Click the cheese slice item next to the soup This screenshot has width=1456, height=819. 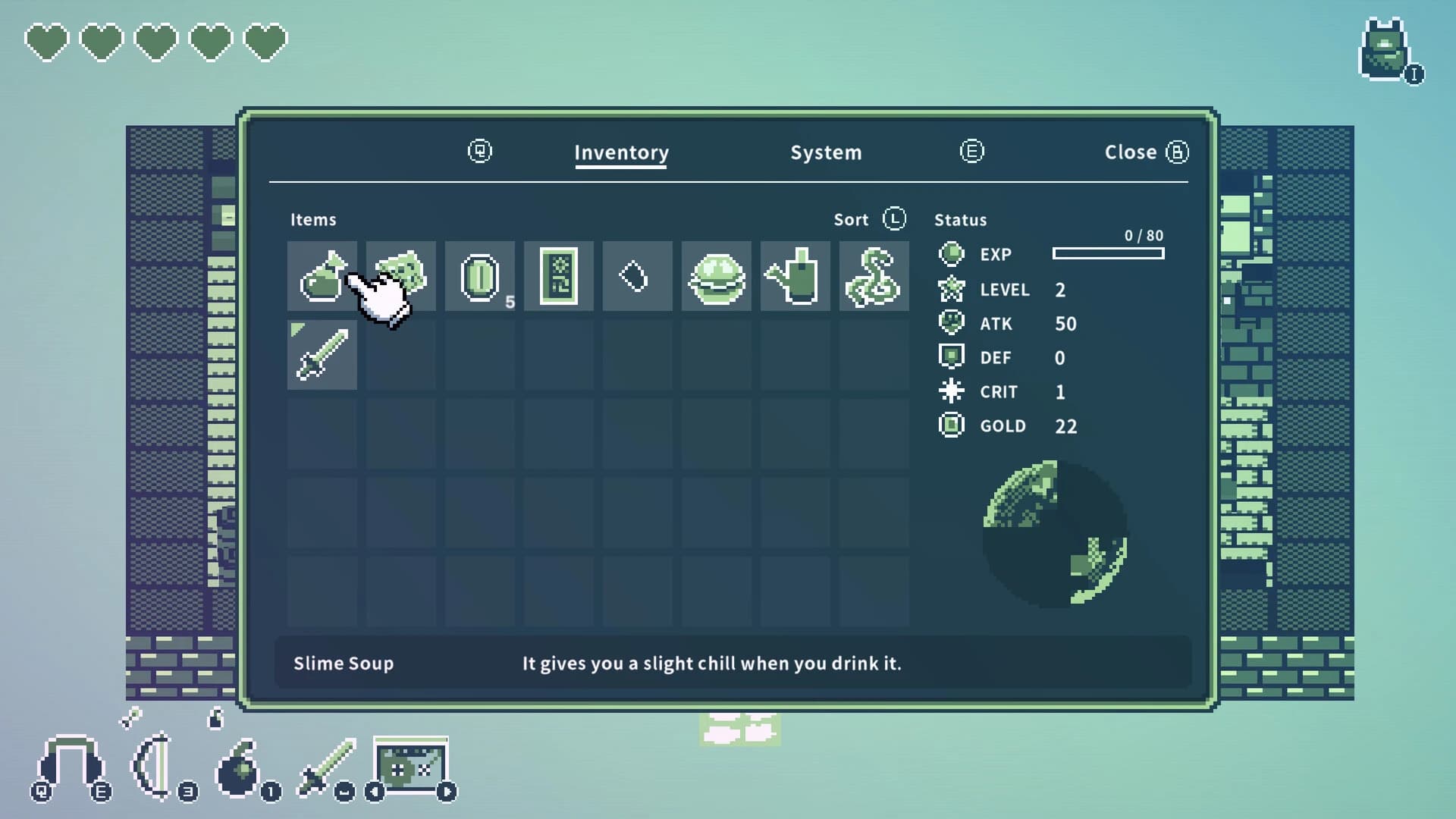[x=400, y=271]
